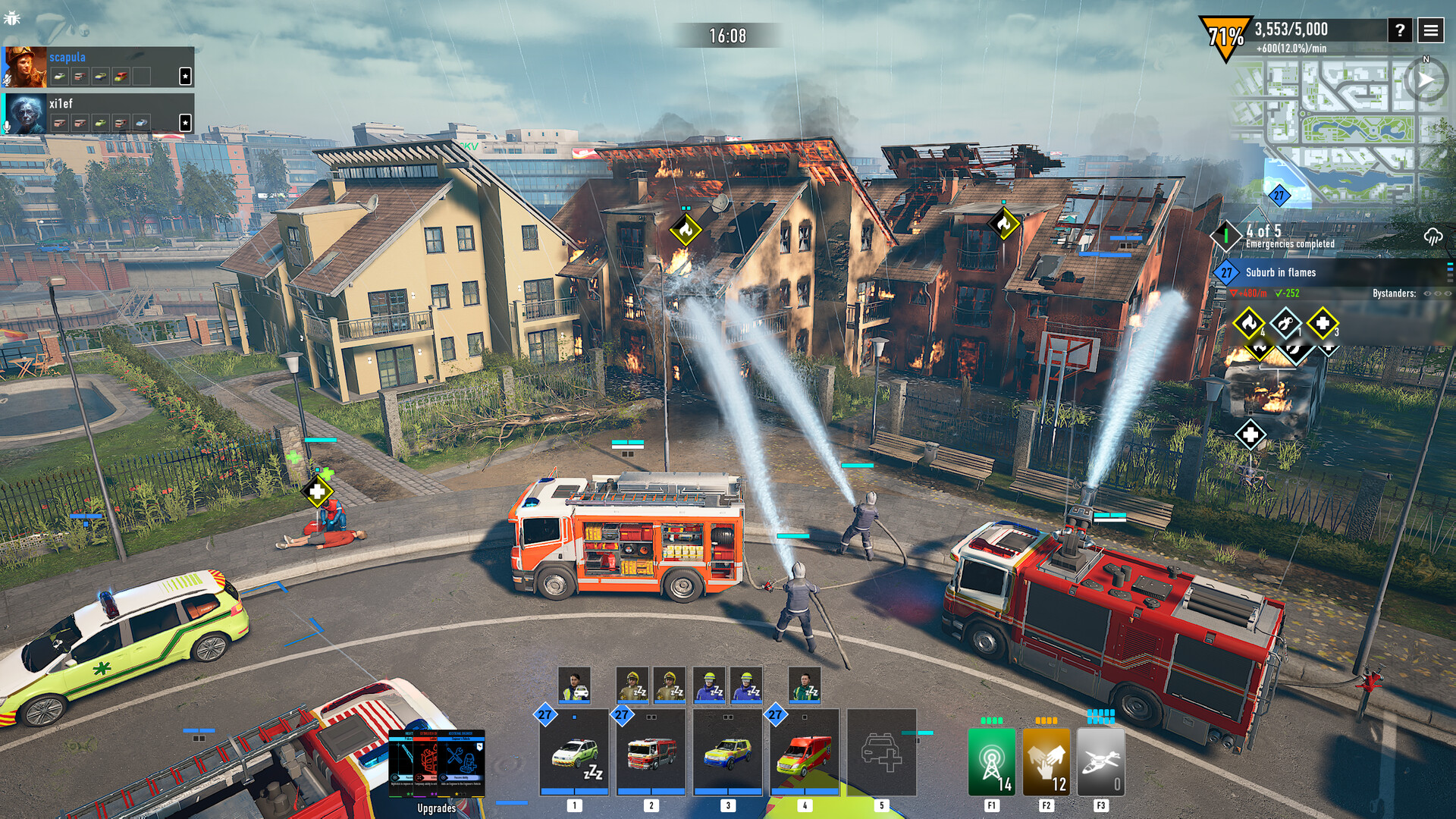
Task: Select the green paramedic portrait above slot 4
Action: 804,685
